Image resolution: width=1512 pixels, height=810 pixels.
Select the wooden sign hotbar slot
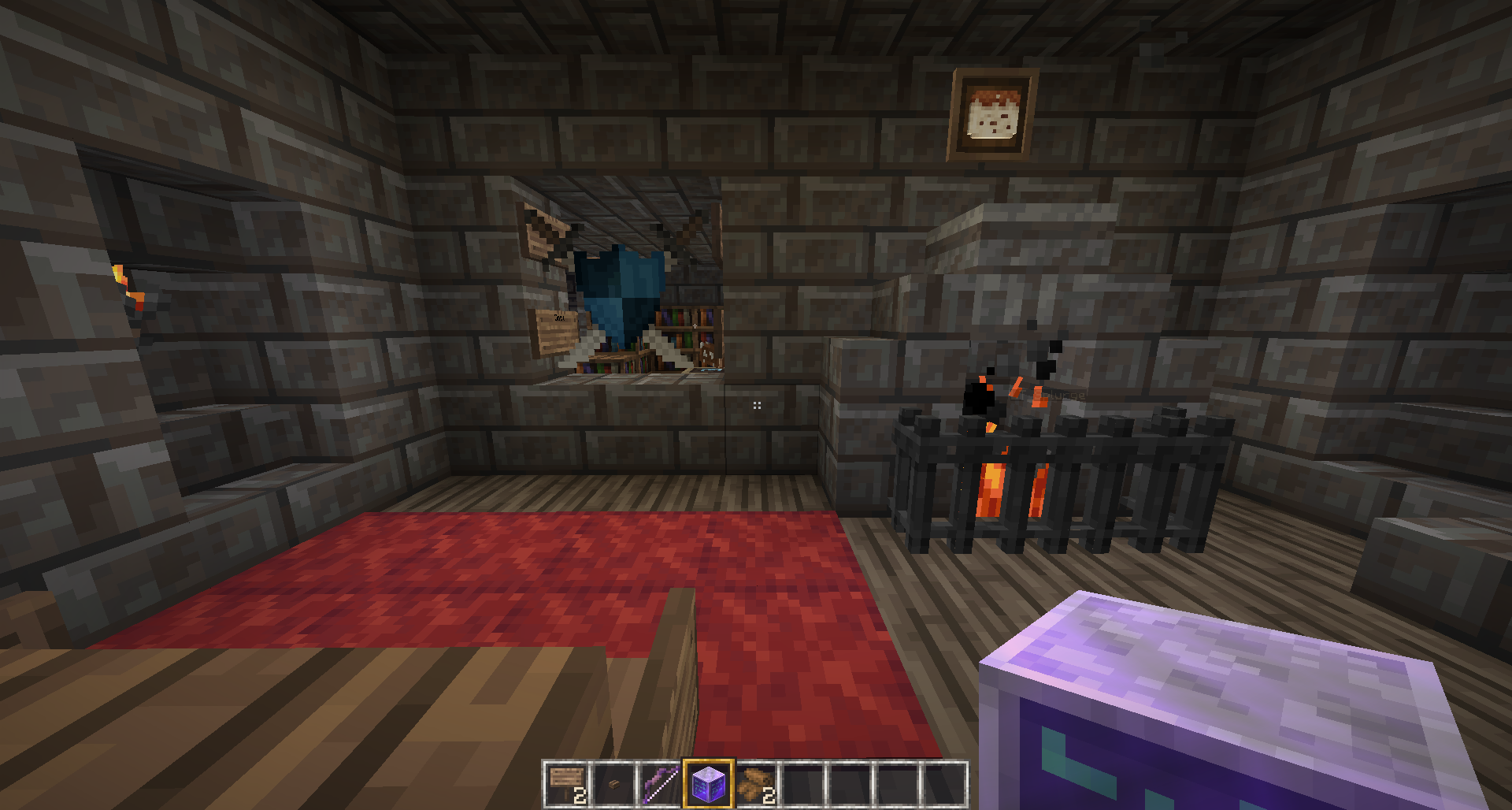(x=566, y=784)
